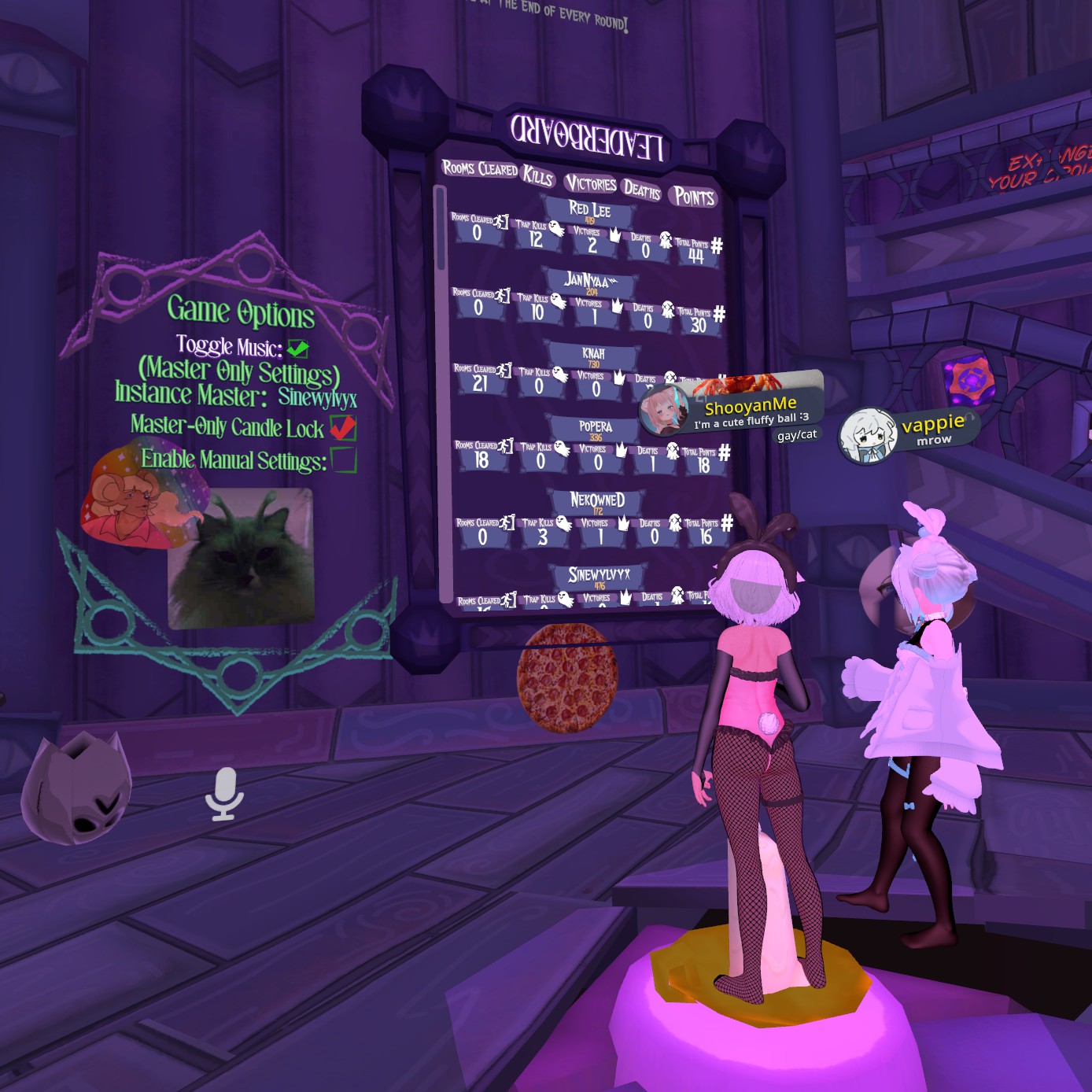Image resolution: width=1092 pixels, height=1092 pixels.
Task: Sort the leaderboard by Kills
Action: point(538,176)
